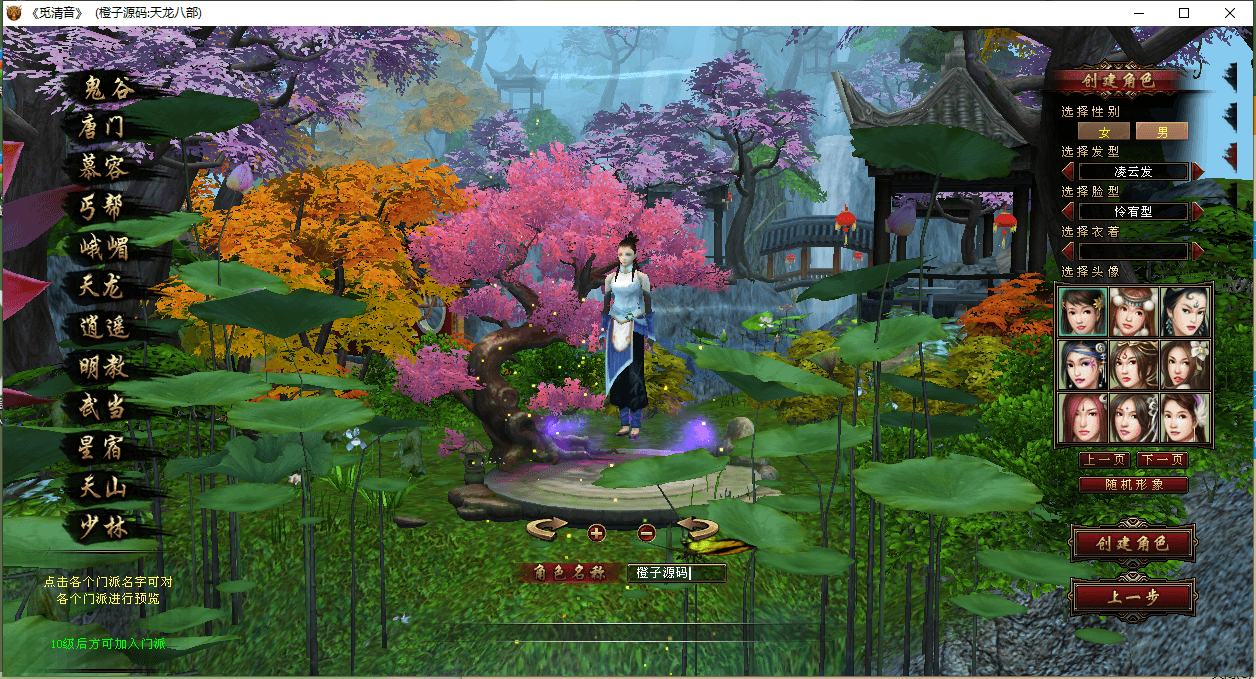
Task: Select the 天龙 sect entry
Action: coord(102,287)
